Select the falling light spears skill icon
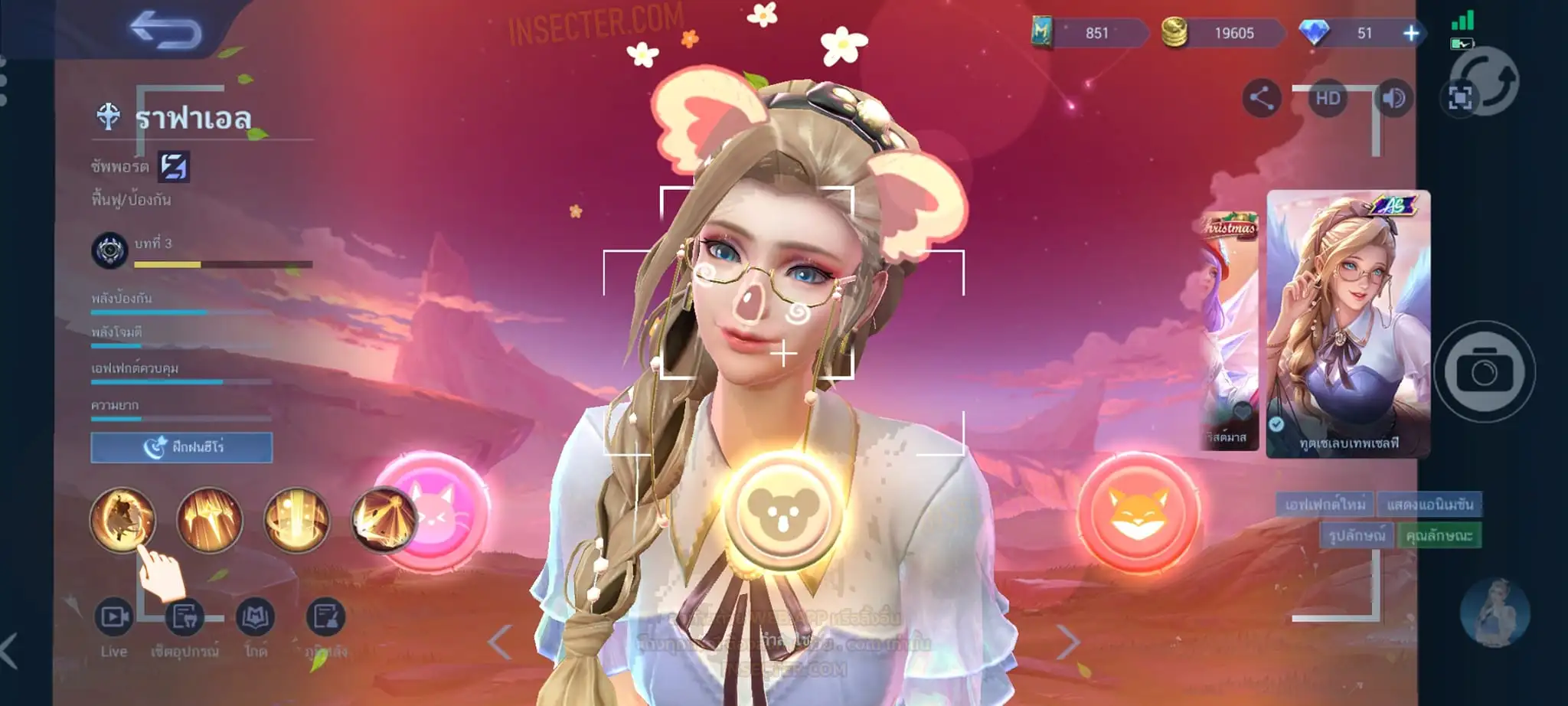 pyautogui.click(x=209, y=521)
